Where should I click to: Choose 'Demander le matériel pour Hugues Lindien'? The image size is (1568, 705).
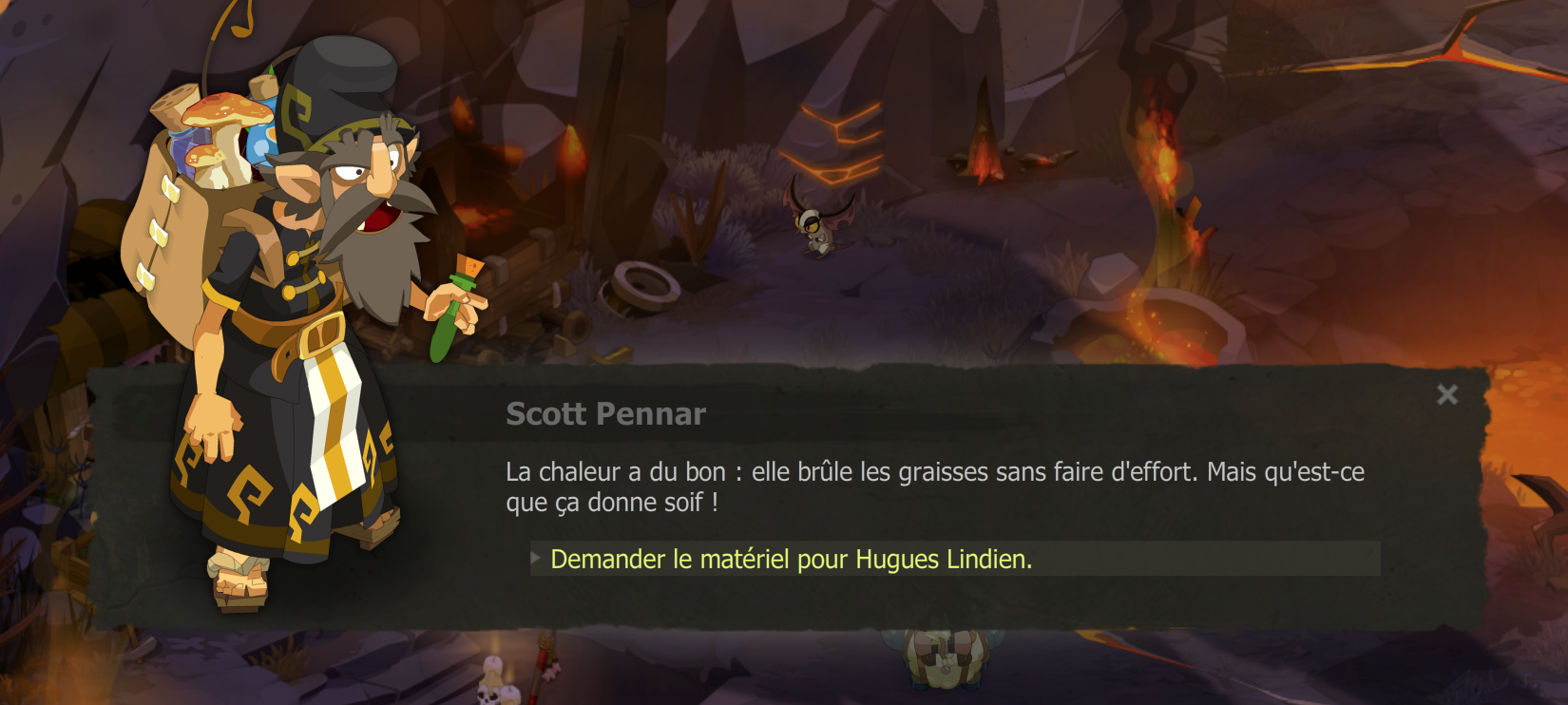tap(789, 561)
